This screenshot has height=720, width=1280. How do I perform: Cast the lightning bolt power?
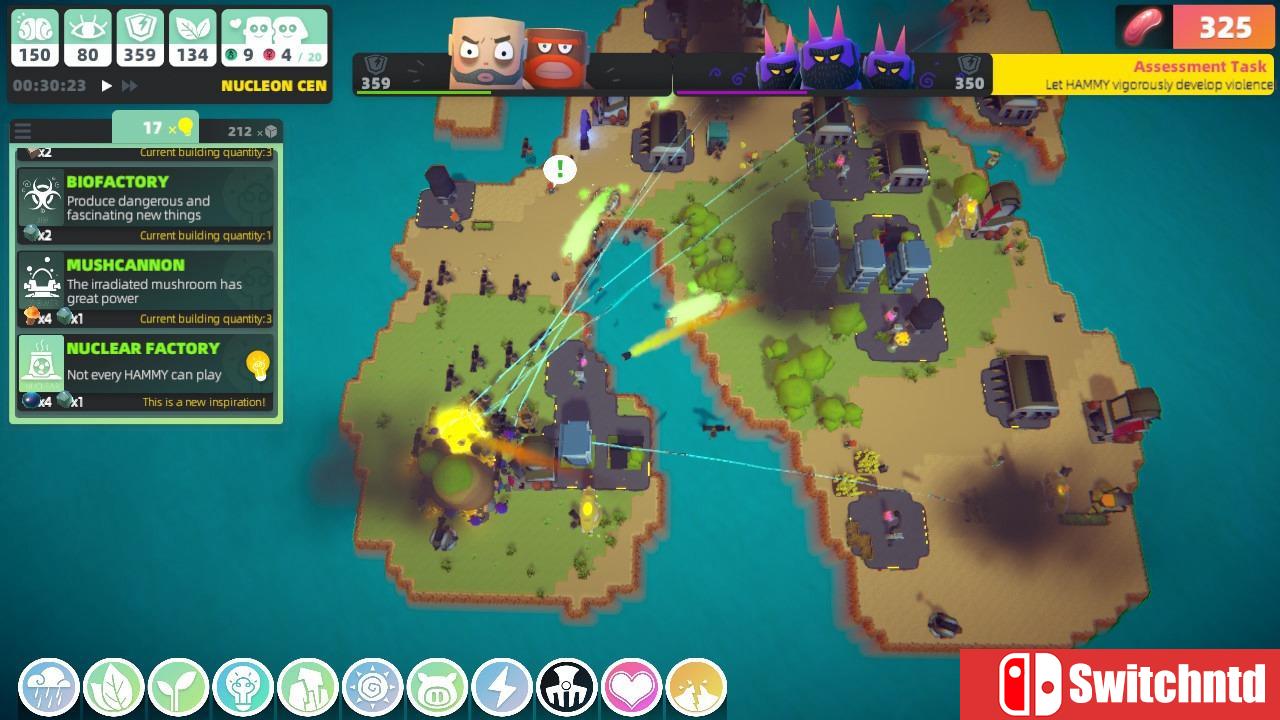[x=502, y=687]
